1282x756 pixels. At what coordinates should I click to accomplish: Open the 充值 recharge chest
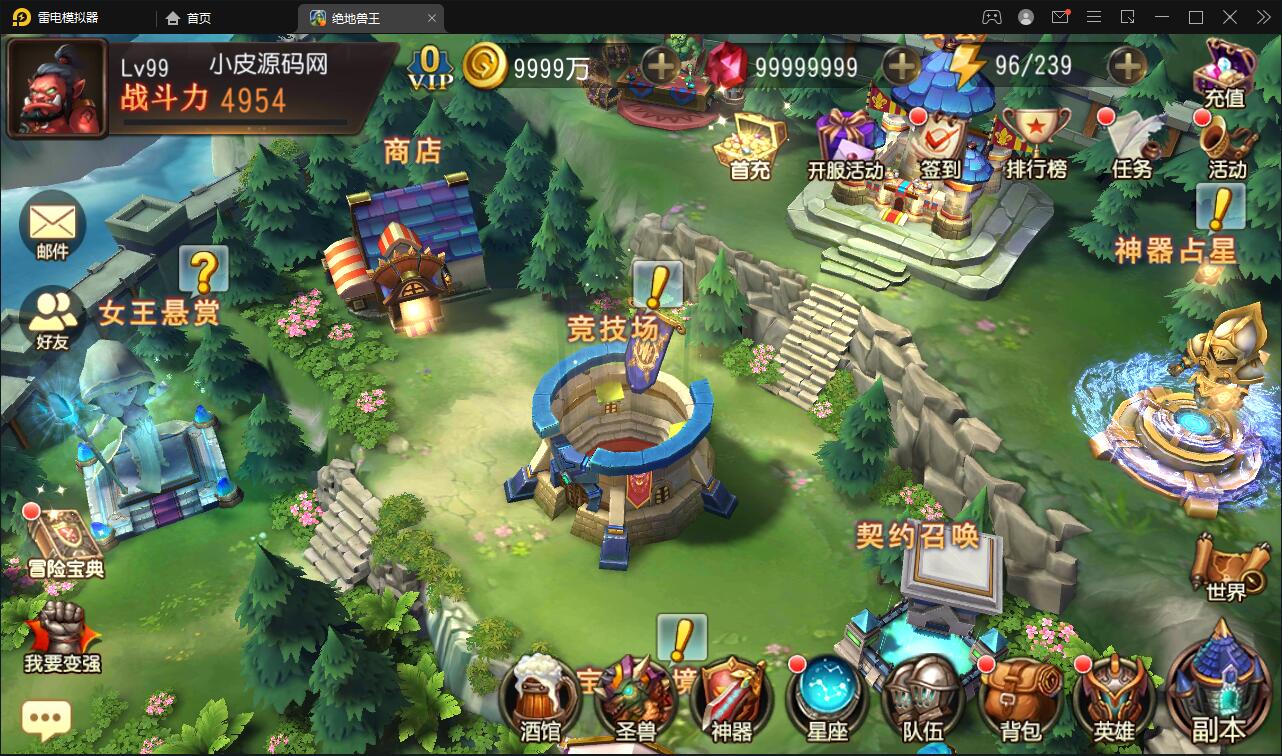[x=1225, y=72]
